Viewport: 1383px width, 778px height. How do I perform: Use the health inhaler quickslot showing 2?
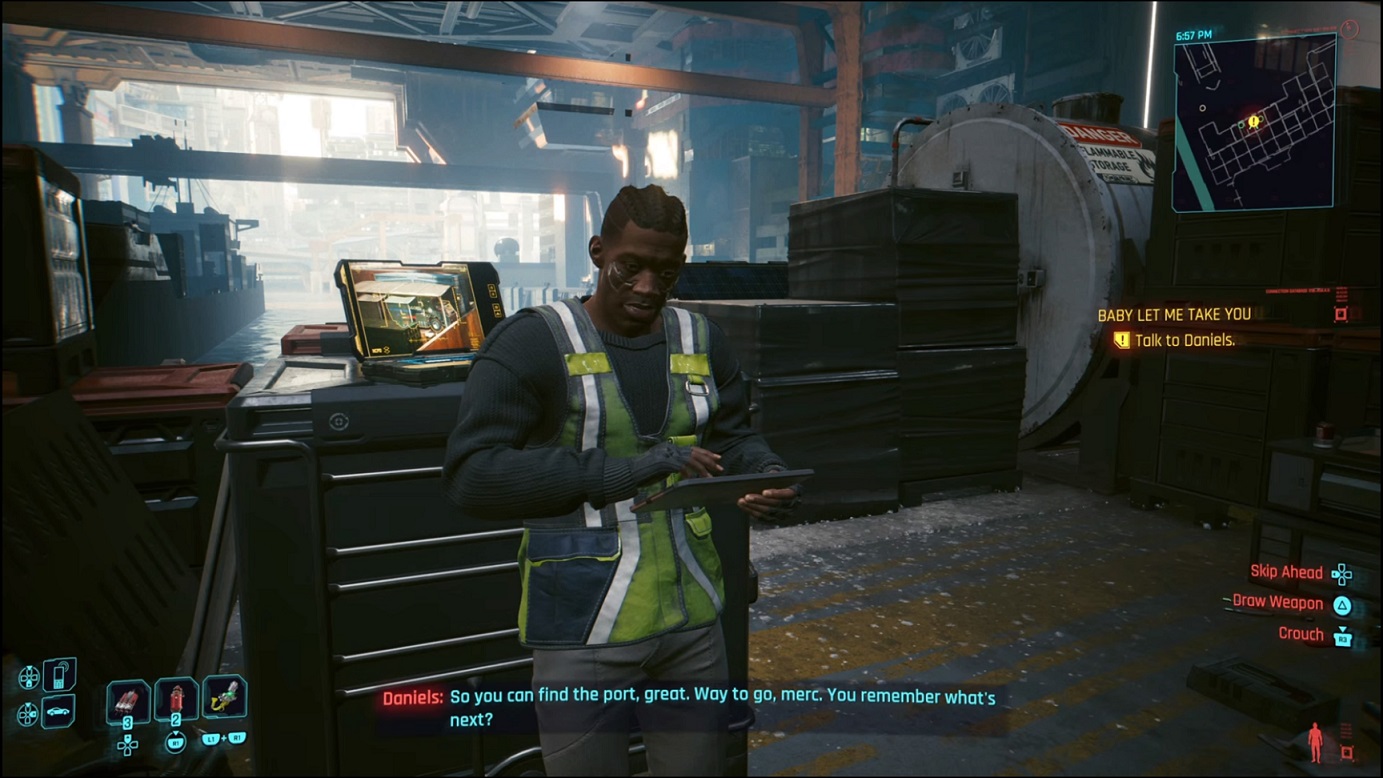(177, 698)
